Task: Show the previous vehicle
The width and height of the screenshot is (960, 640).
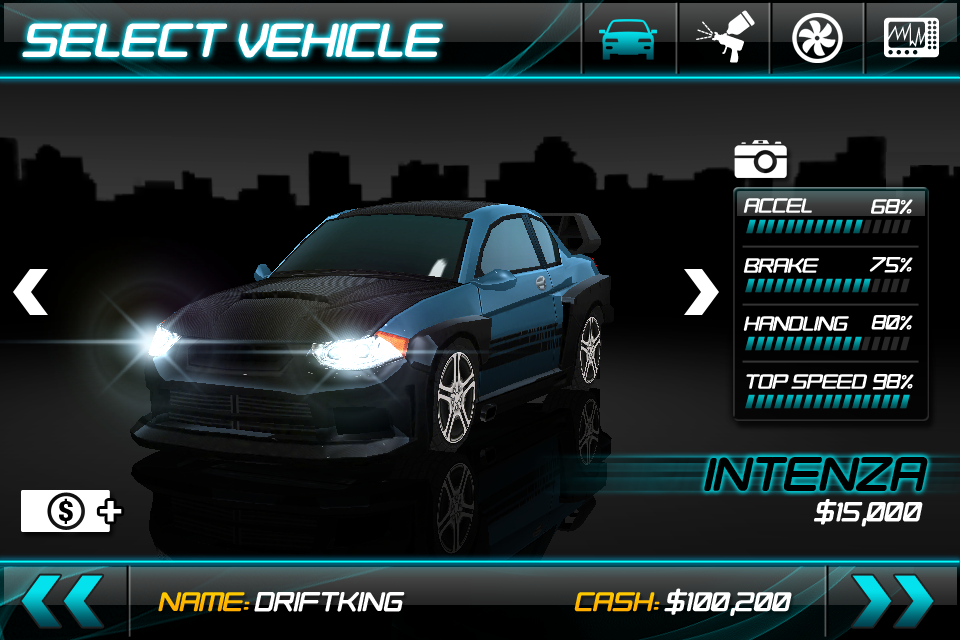Action: pyautogui.click(x=30, y=291)
